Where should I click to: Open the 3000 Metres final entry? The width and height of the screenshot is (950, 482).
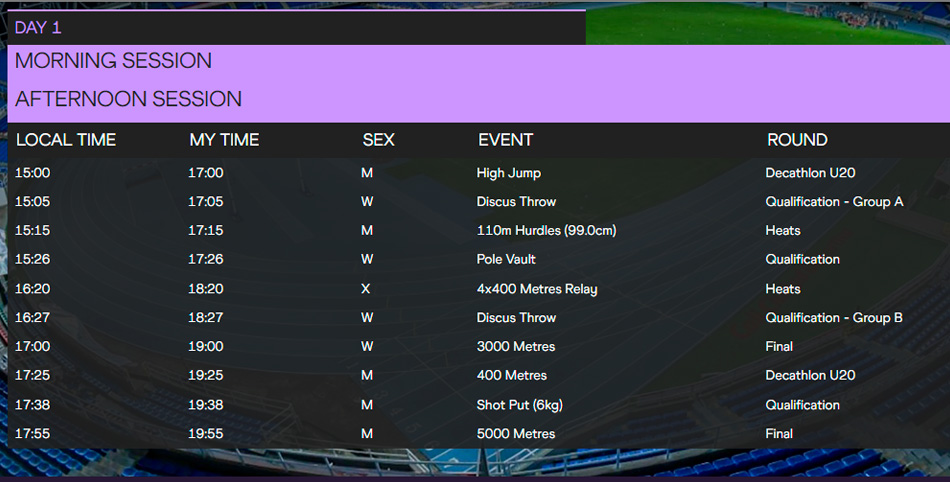pos(515,347)
